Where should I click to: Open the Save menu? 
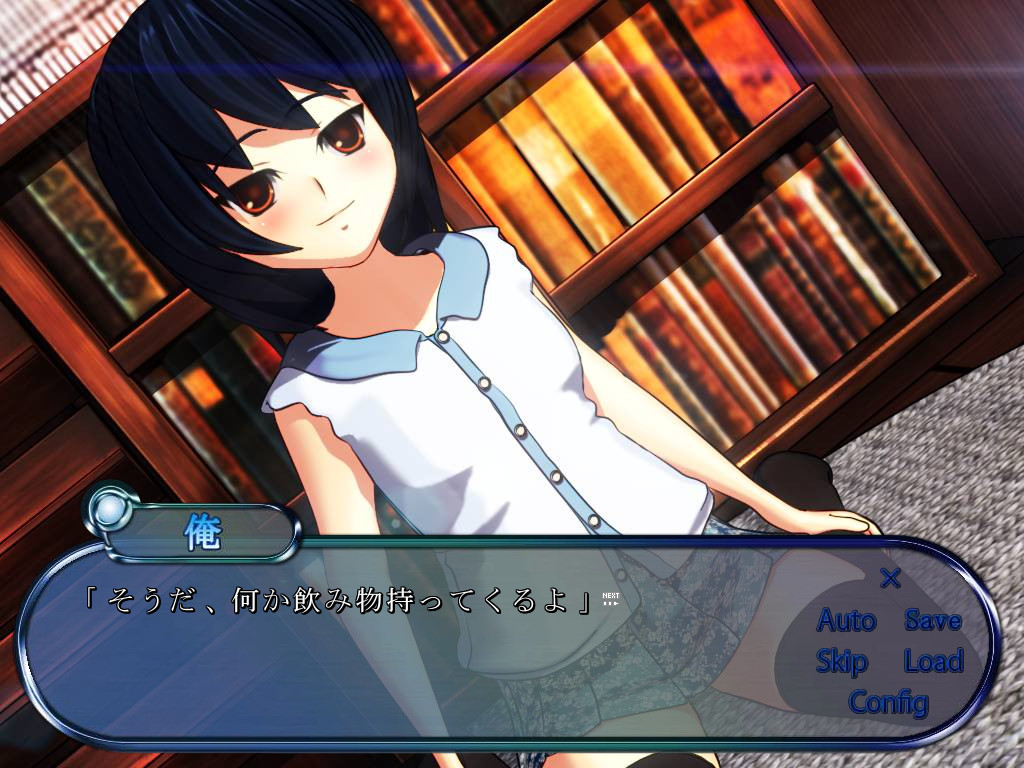coord(932,621)
